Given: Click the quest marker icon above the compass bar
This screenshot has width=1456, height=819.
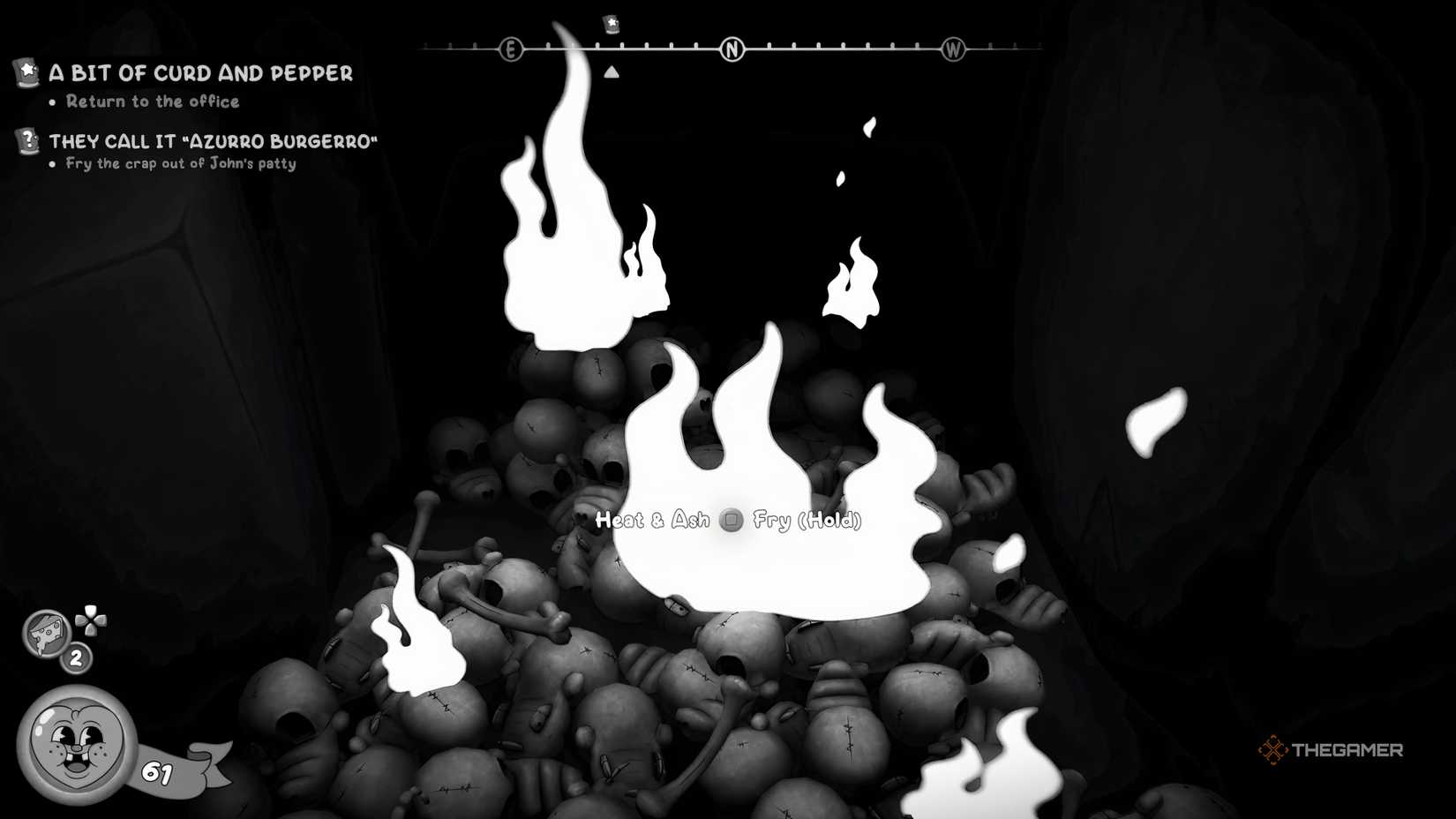Looking at the screenshot, I should 610,25.
